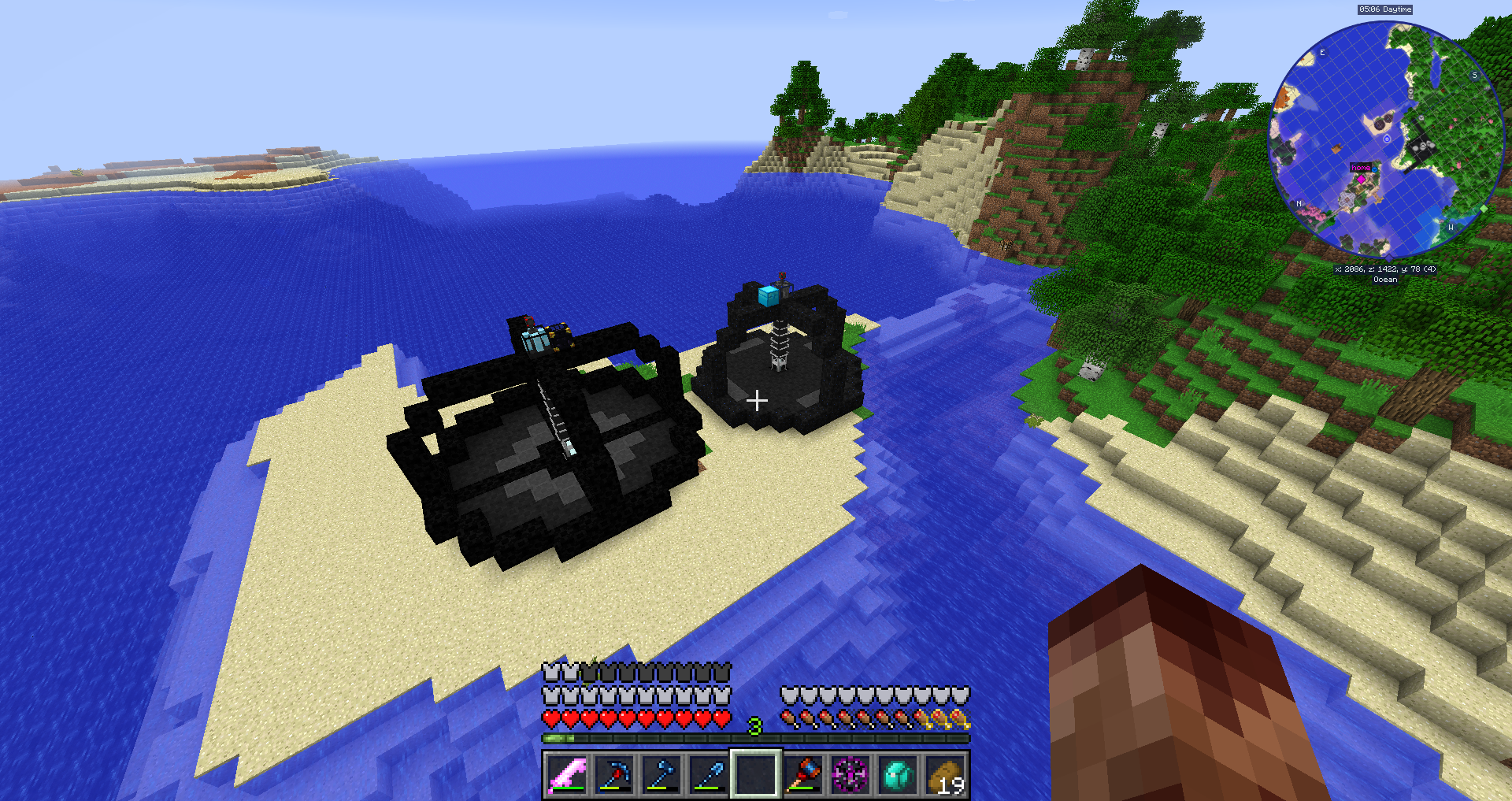Select the cyan backpack hotbar slot
Viewport: 1512px width, 801px height.
click(x=898, y=774)
